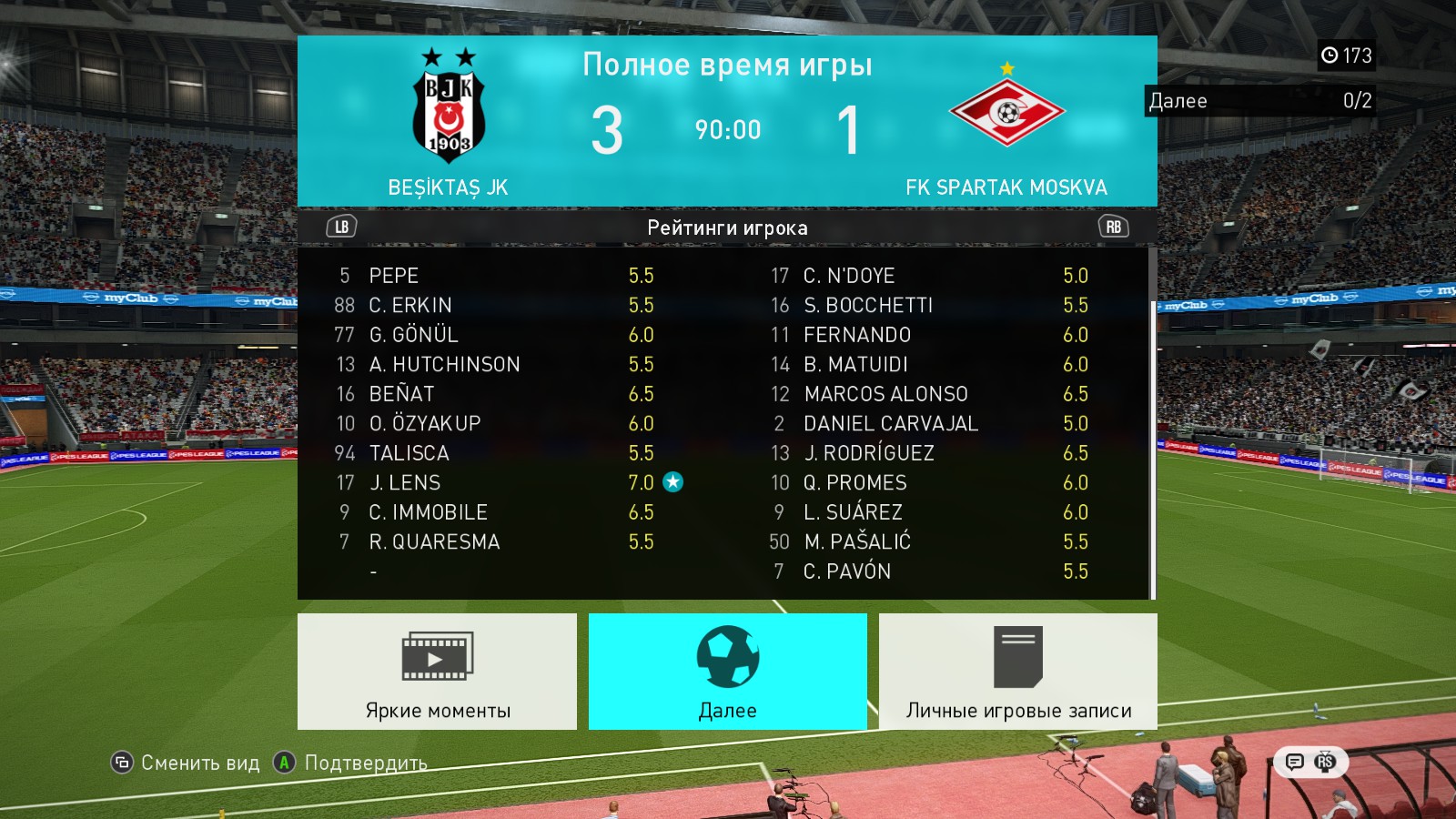This screenshot has height=819, width=1456.
Task: Open Личные игровые записи
Action: tap(1018, 672)
